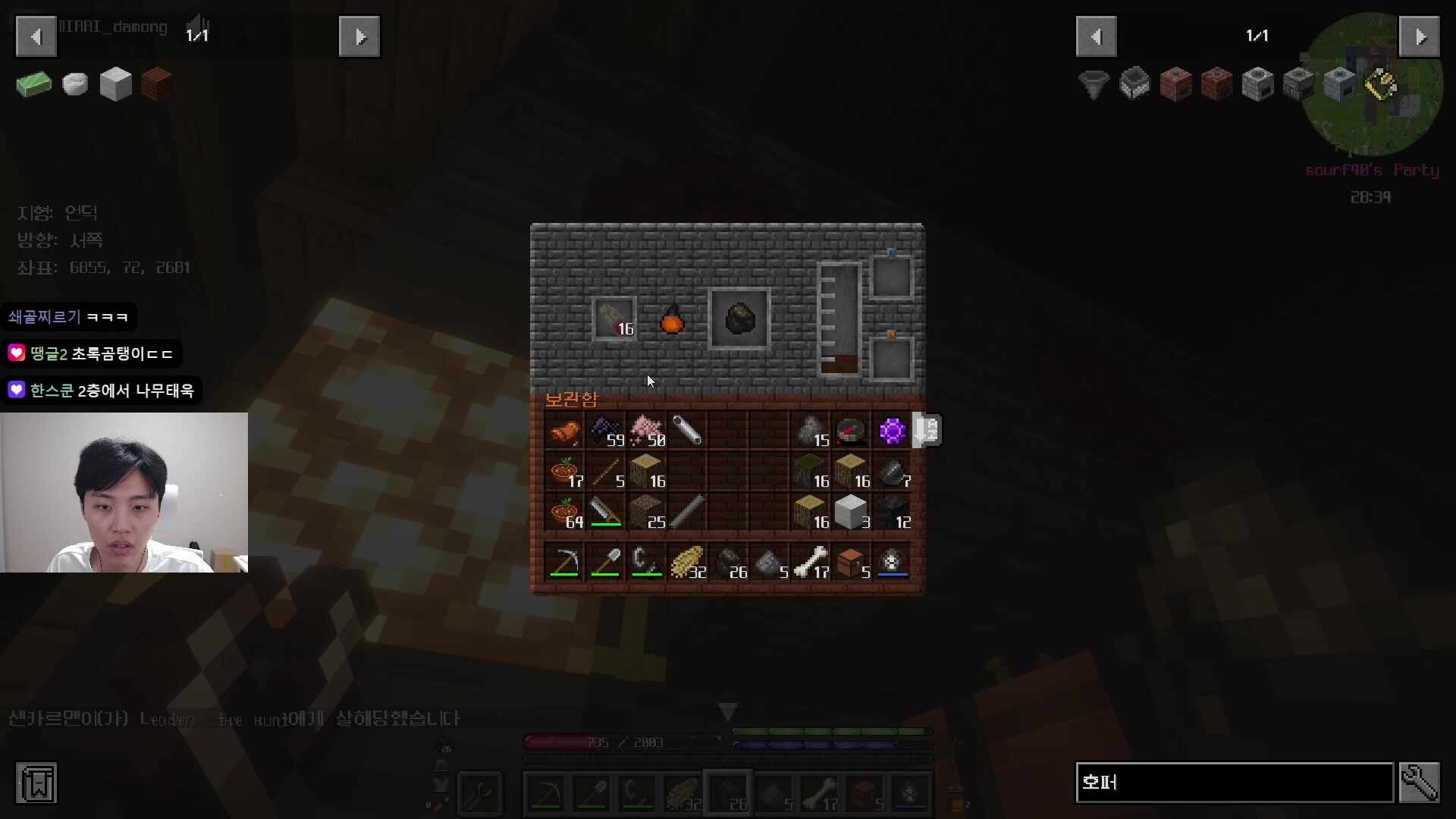Select the pickaxe in the hotbar

pyautogui.click(x=565, y=563)
